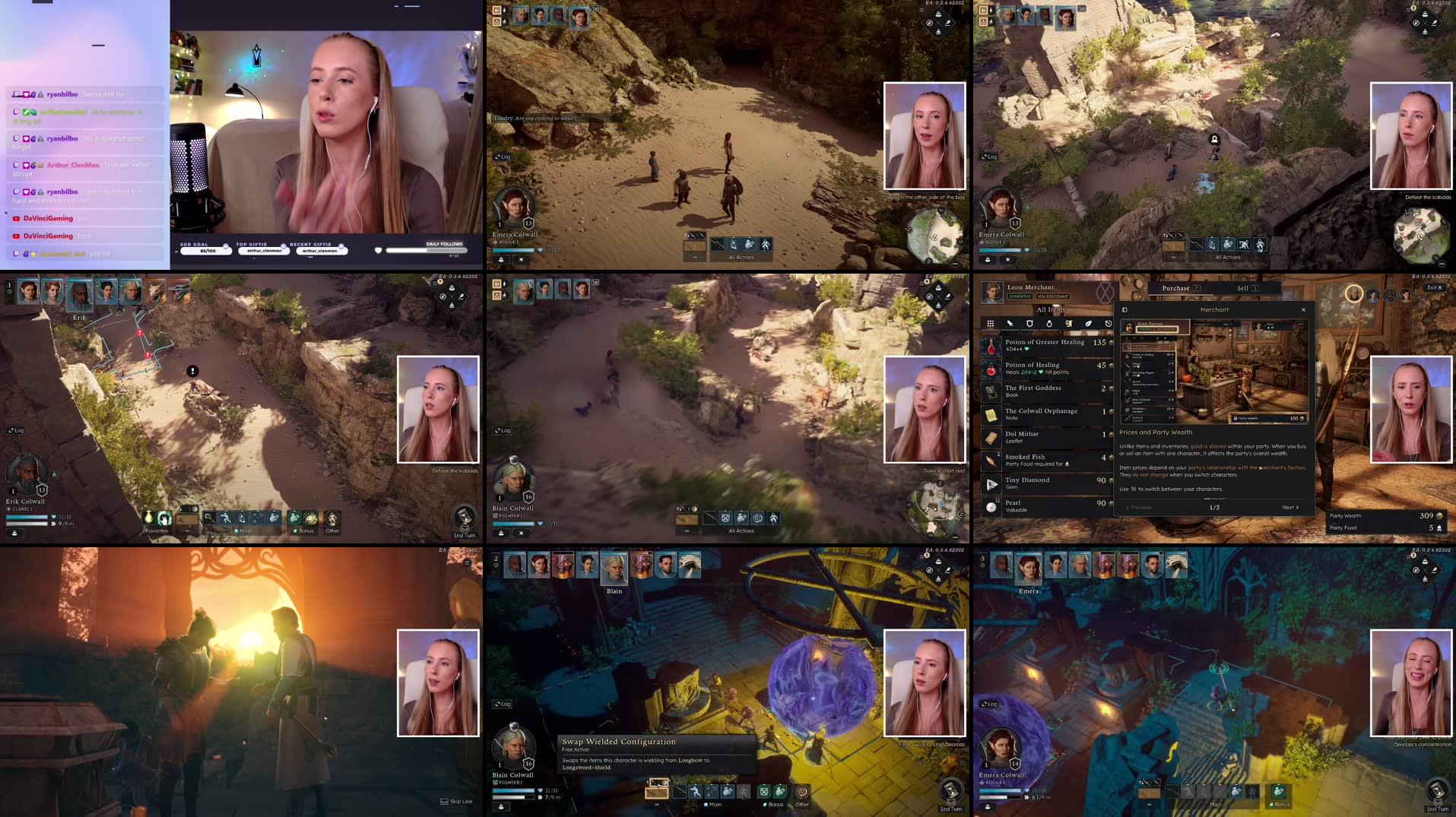The image size is (1456, 817).
Task: Expand the Log panel
Action: coord(503,705)
